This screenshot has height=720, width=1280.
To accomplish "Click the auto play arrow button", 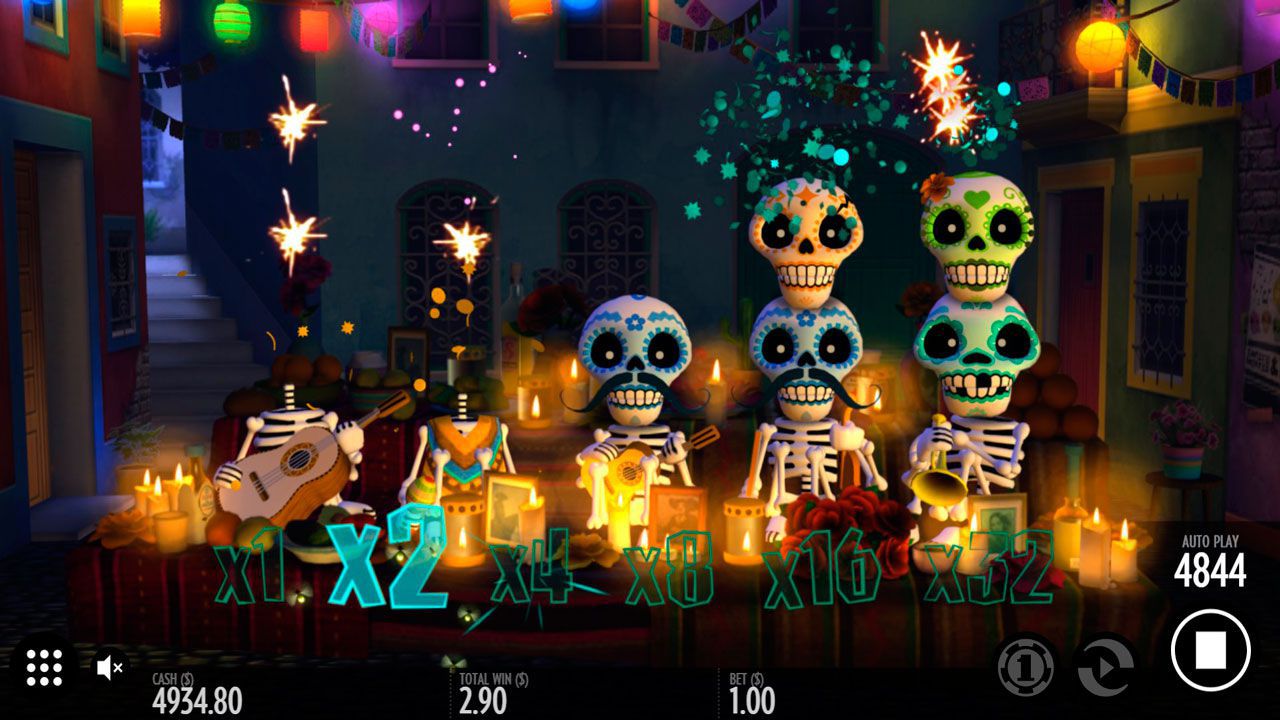I will [x=1105, y=665].
